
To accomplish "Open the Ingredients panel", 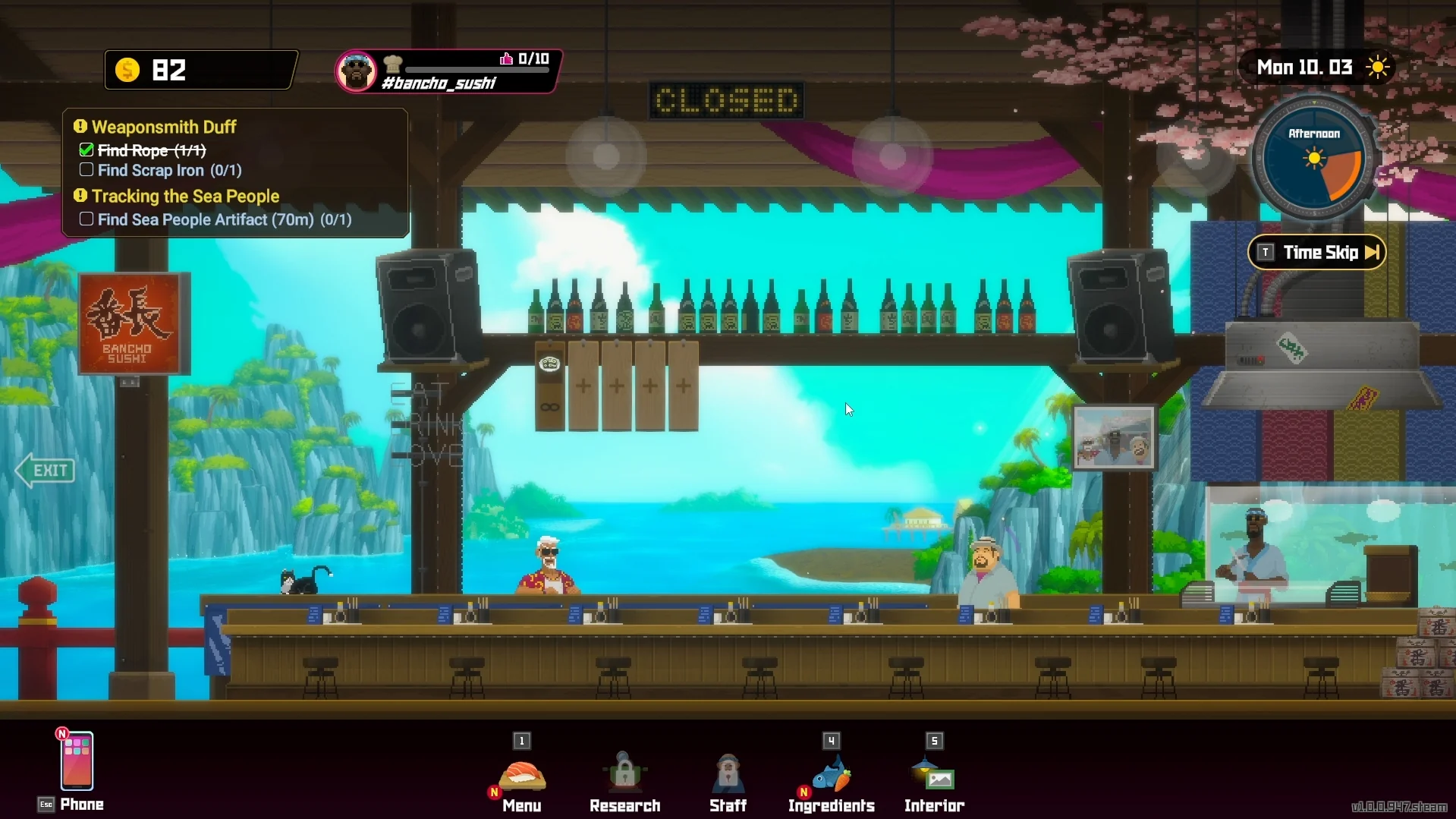I will (831, 778).
